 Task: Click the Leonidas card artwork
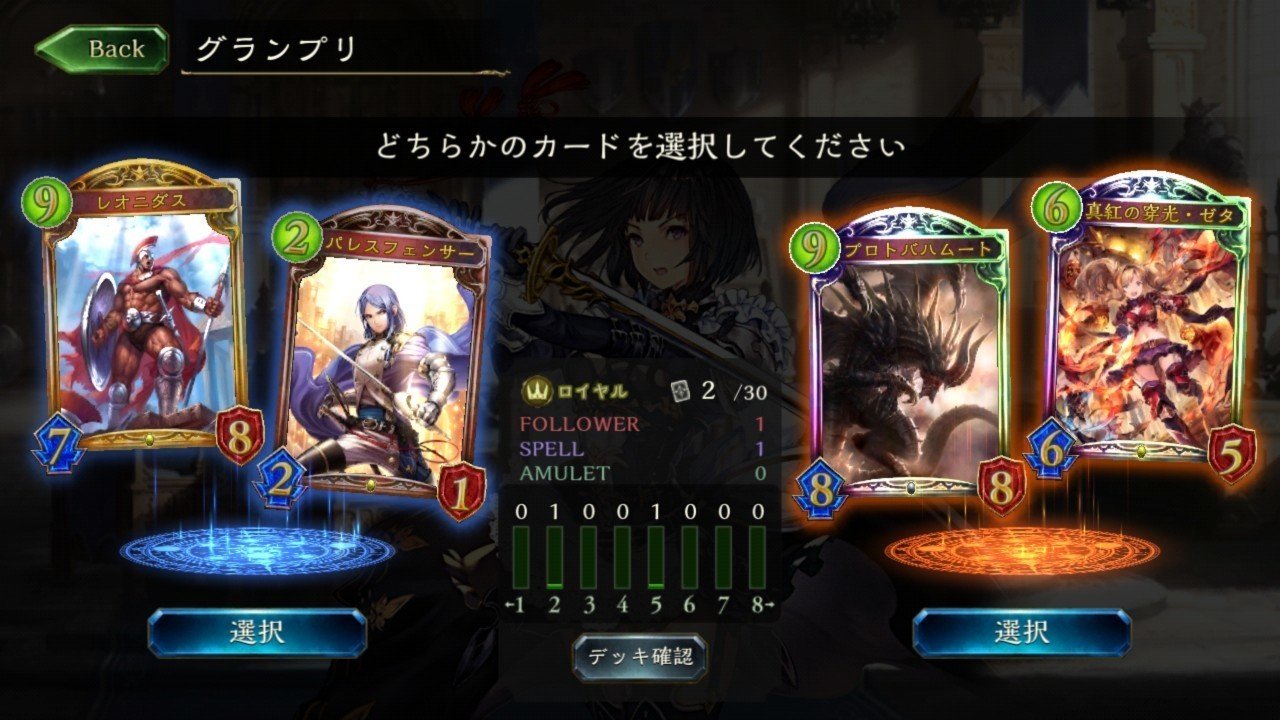[x=152, y=320]
